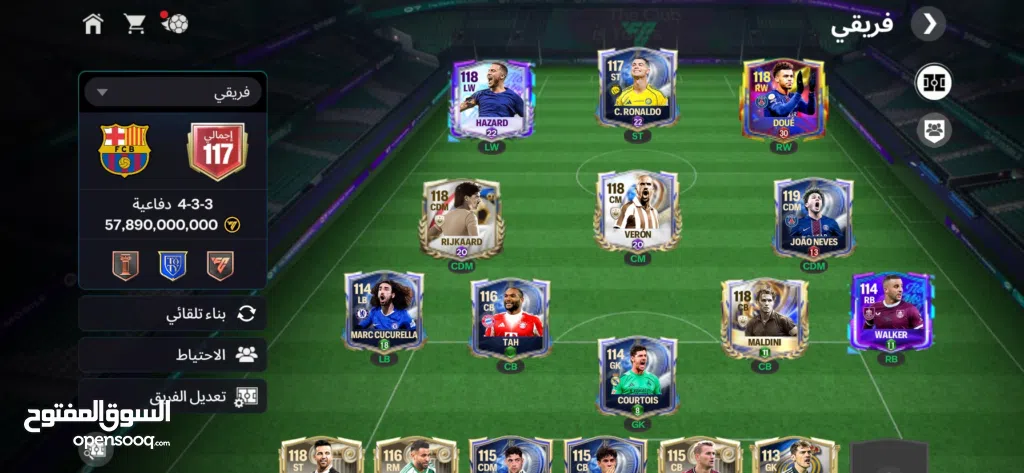Image resolution: width=1024 pixels, height=473 pixels.
Task: Pick the João Neves CDM card
Action: 813,218
